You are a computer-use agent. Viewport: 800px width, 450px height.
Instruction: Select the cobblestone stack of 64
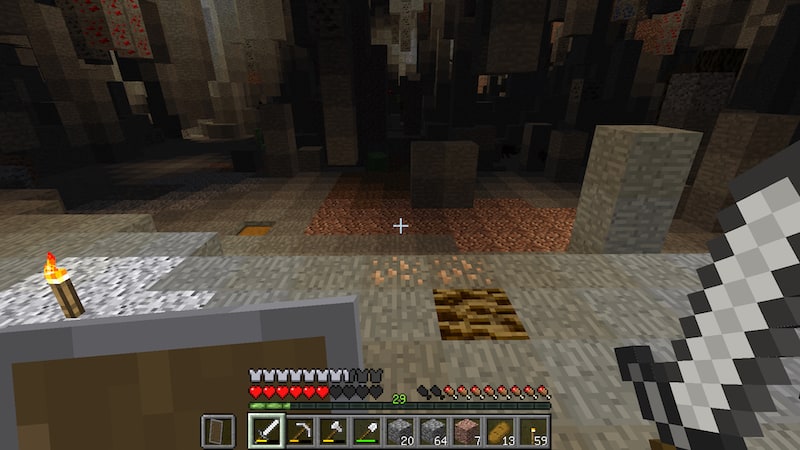[x=433, y=431]
